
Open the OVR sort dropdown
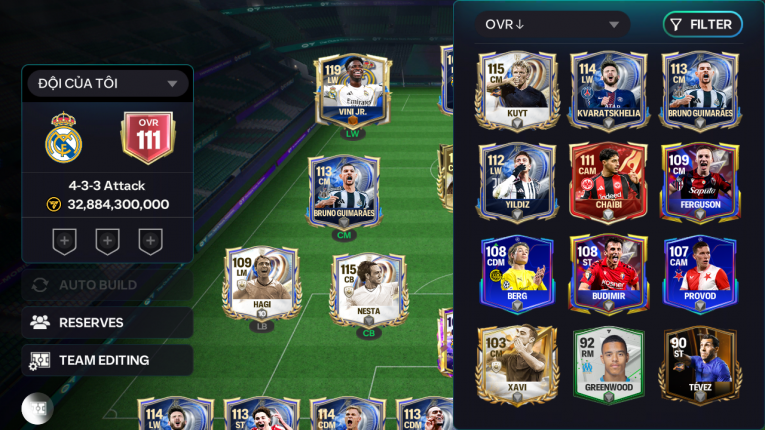click(552, 24)
